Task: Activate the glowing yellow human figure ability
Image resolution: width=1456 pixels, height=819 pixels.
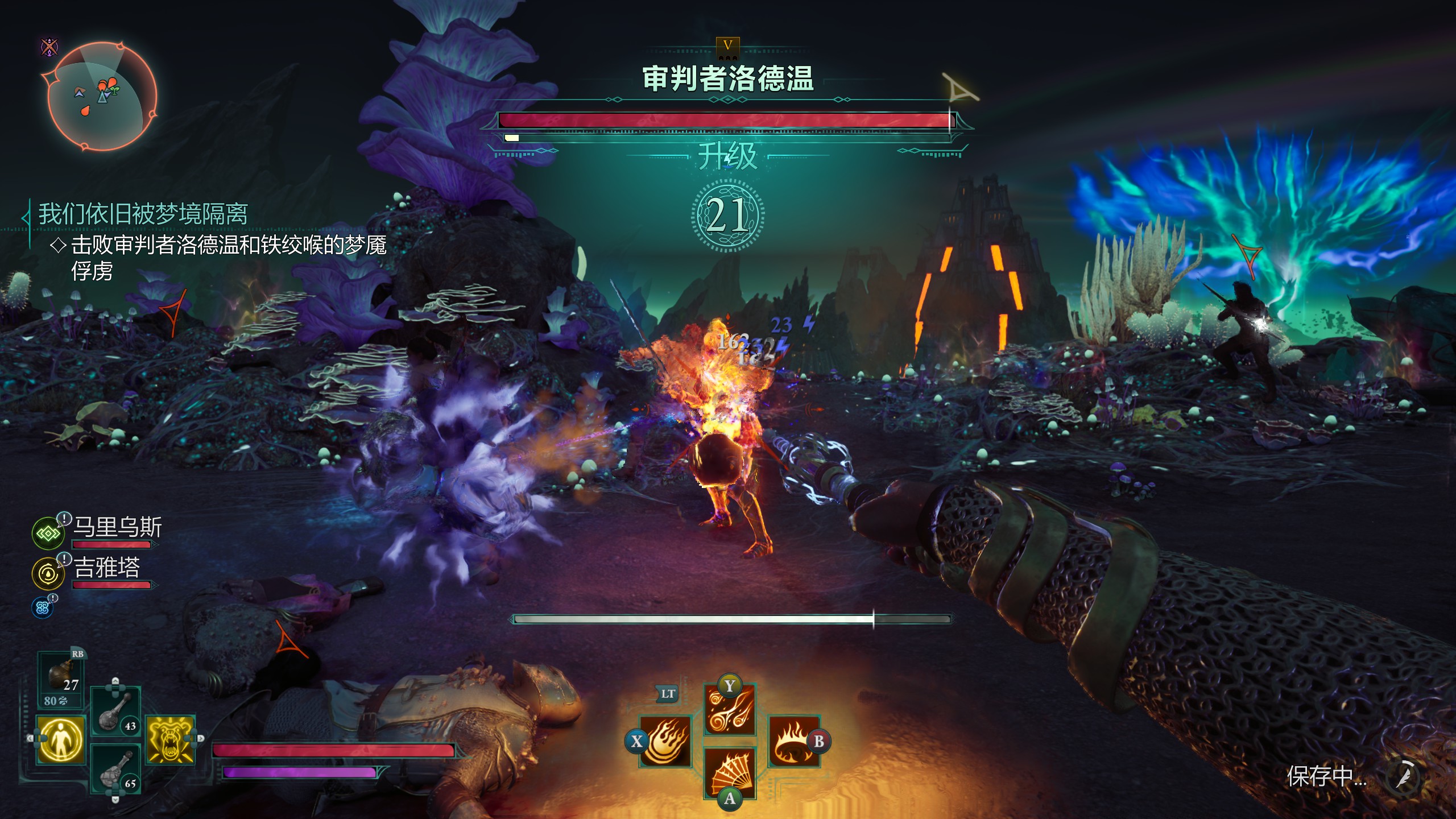Action: click(x=61, y=739)
